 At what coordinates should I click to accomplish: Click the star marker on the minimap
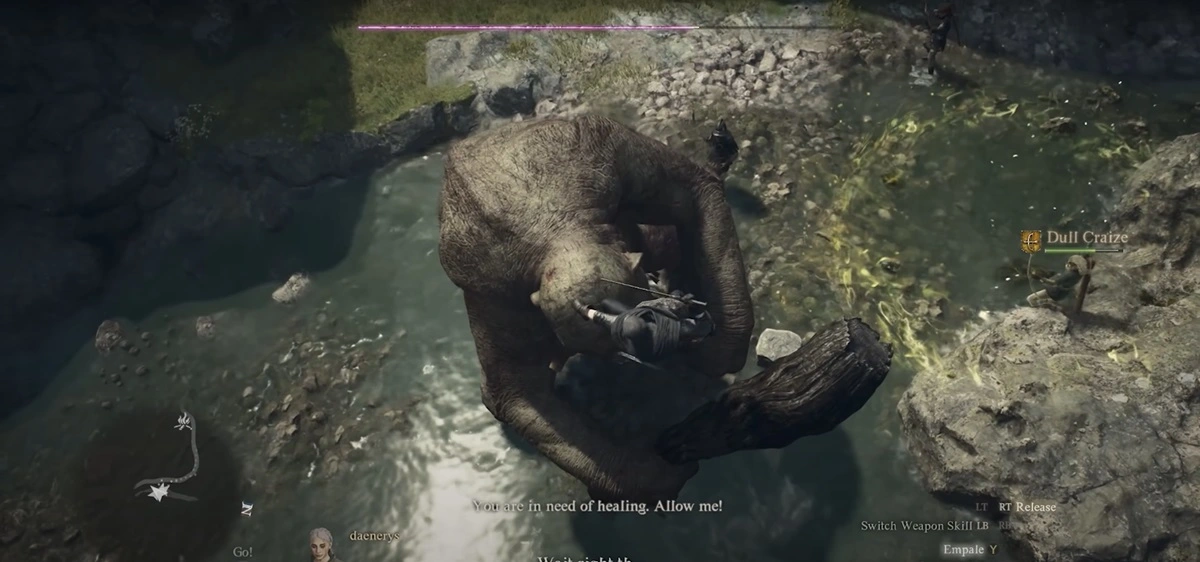coord(158,493)
